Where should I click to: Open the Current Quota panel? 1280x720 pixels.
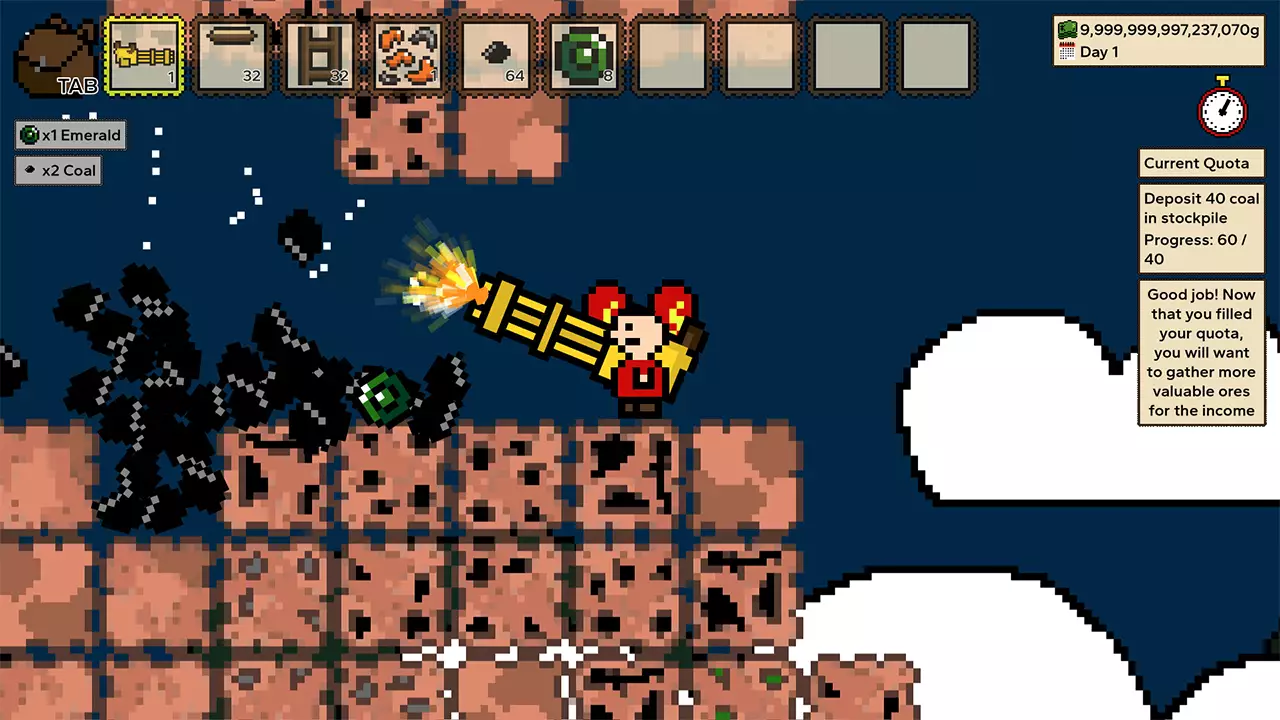[1200, 164]
